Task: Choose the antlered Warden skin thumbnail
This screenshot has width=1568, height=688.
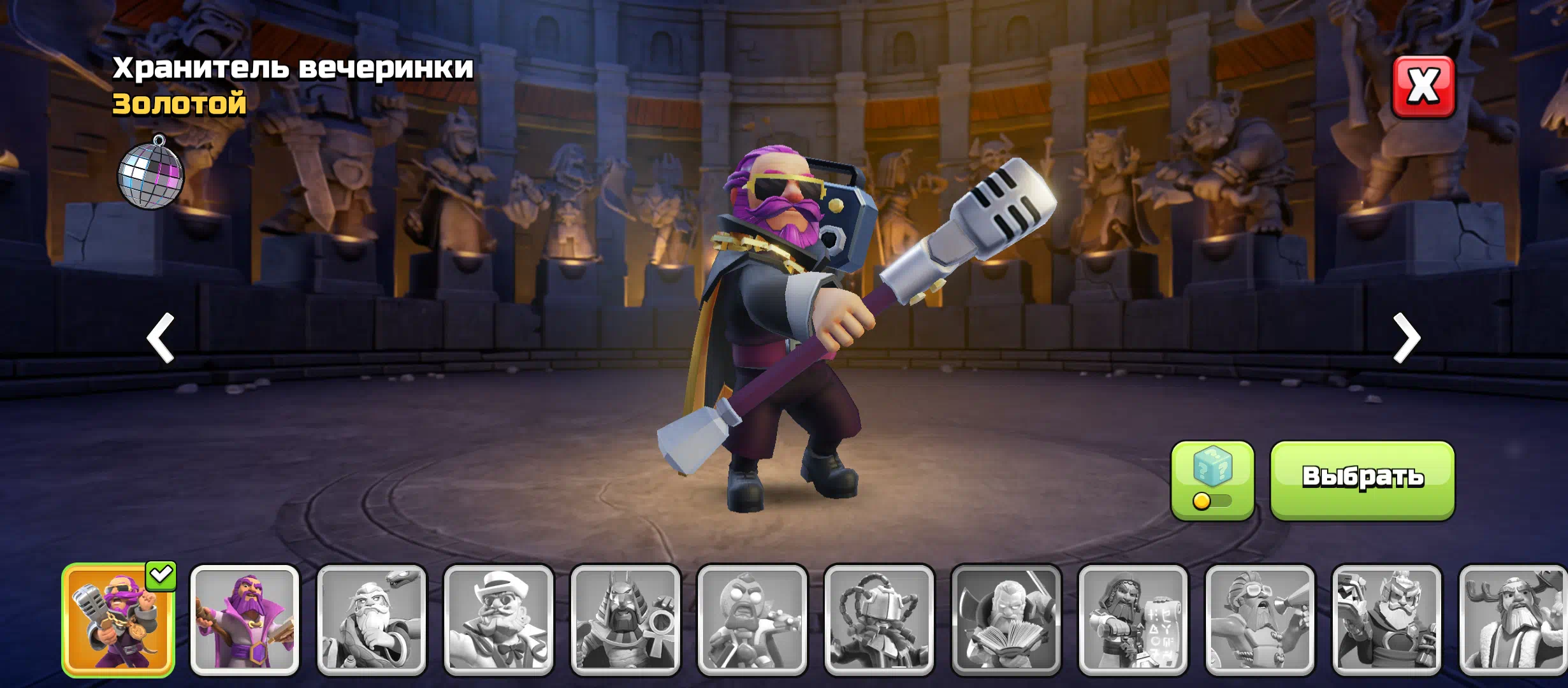Action: pos(1513,620)
